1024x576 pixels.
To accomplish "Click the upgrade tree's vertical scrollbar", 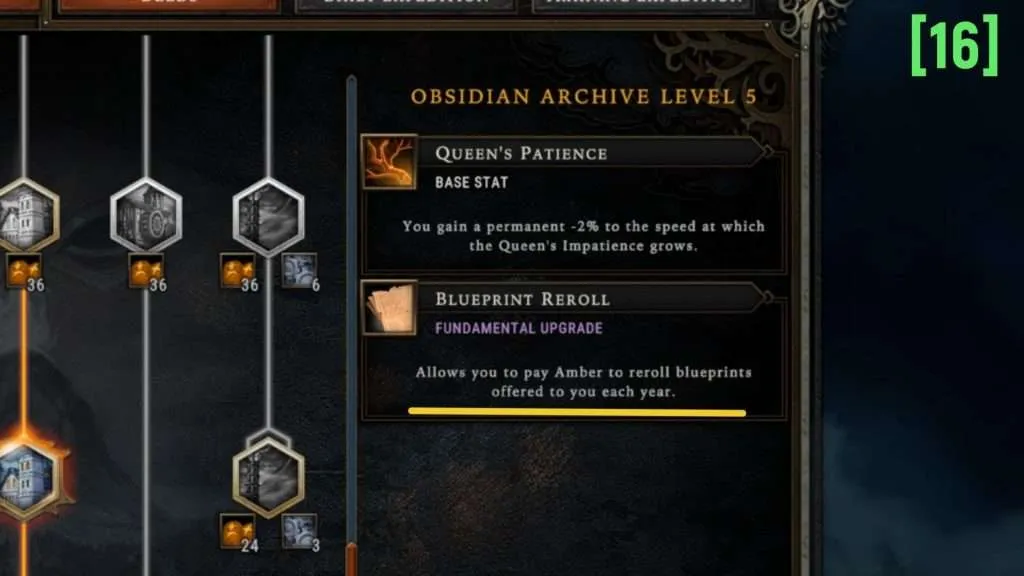I will 351,300.
